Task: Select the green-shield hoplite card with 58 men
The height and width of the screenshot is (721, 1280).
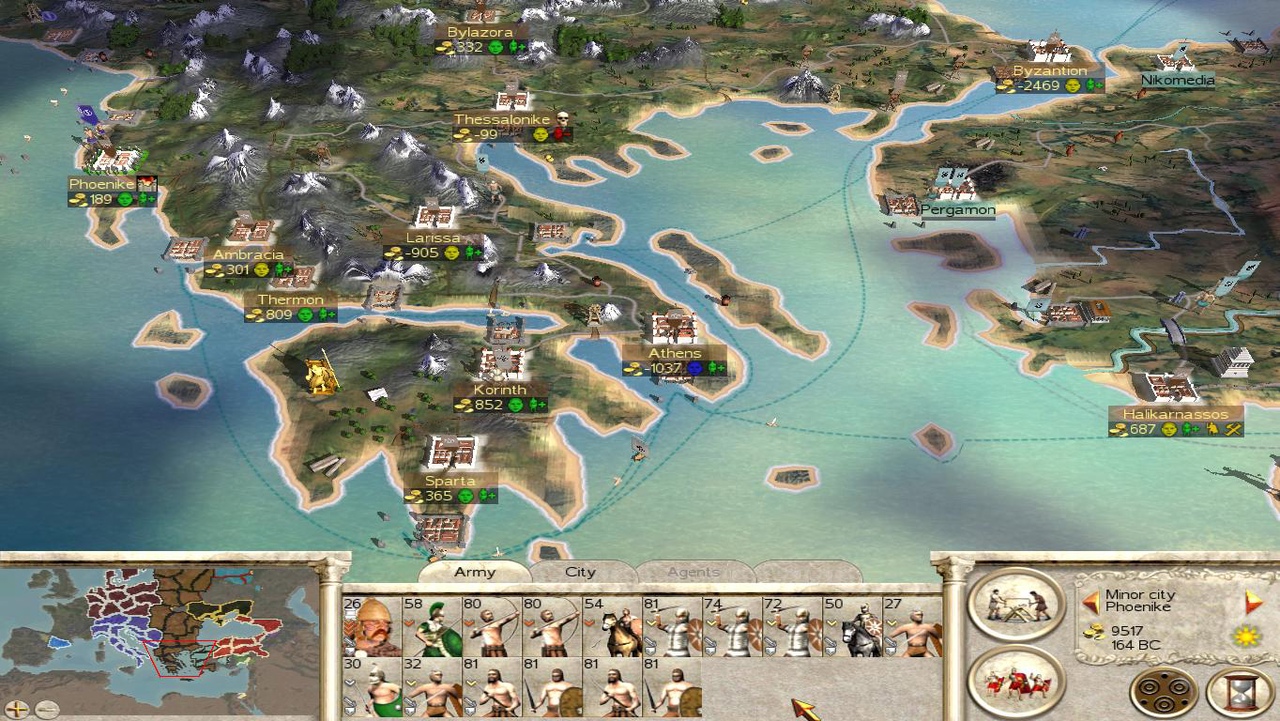Action: click(431, 627)
